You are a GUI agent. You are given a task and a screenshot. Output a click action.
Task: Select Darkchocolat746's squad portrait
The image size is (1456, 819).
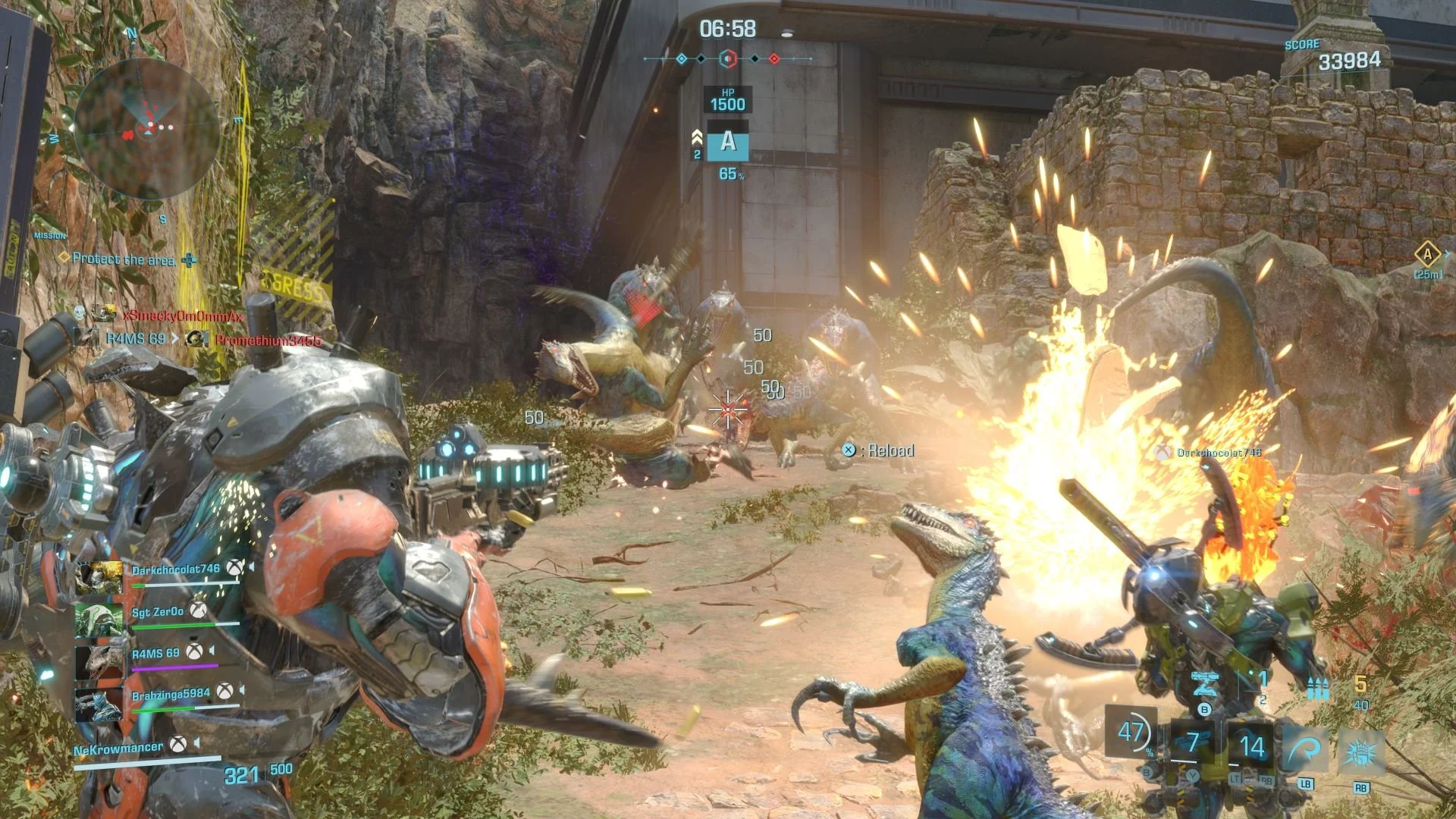pos(99,578)
